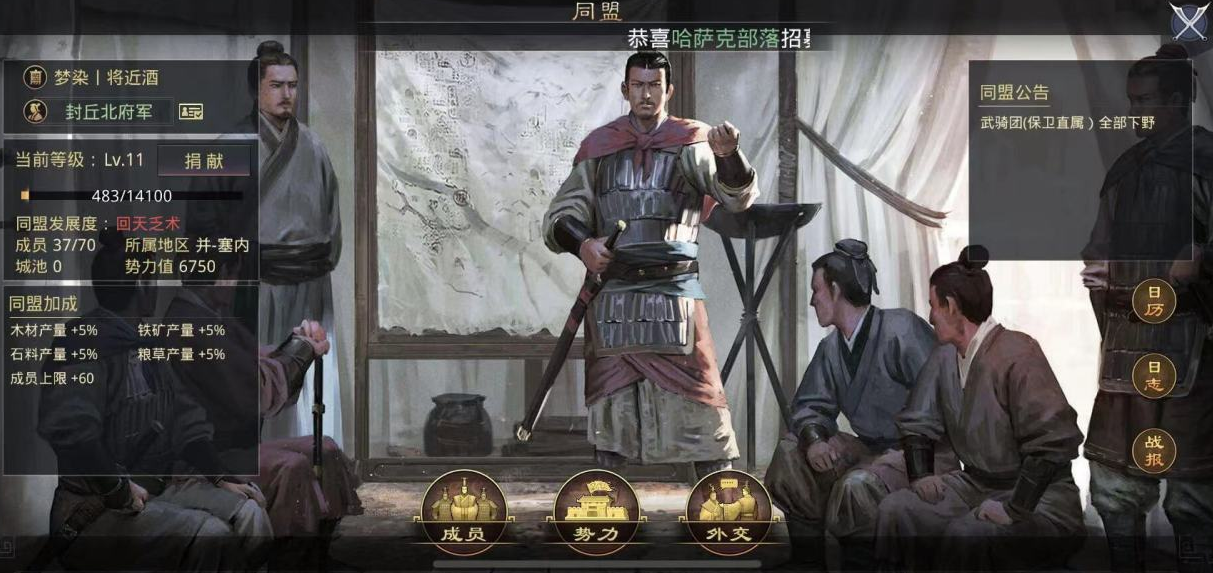Open the 日历 calendar
1213x573 pixels.
(x=1153, y=302)
